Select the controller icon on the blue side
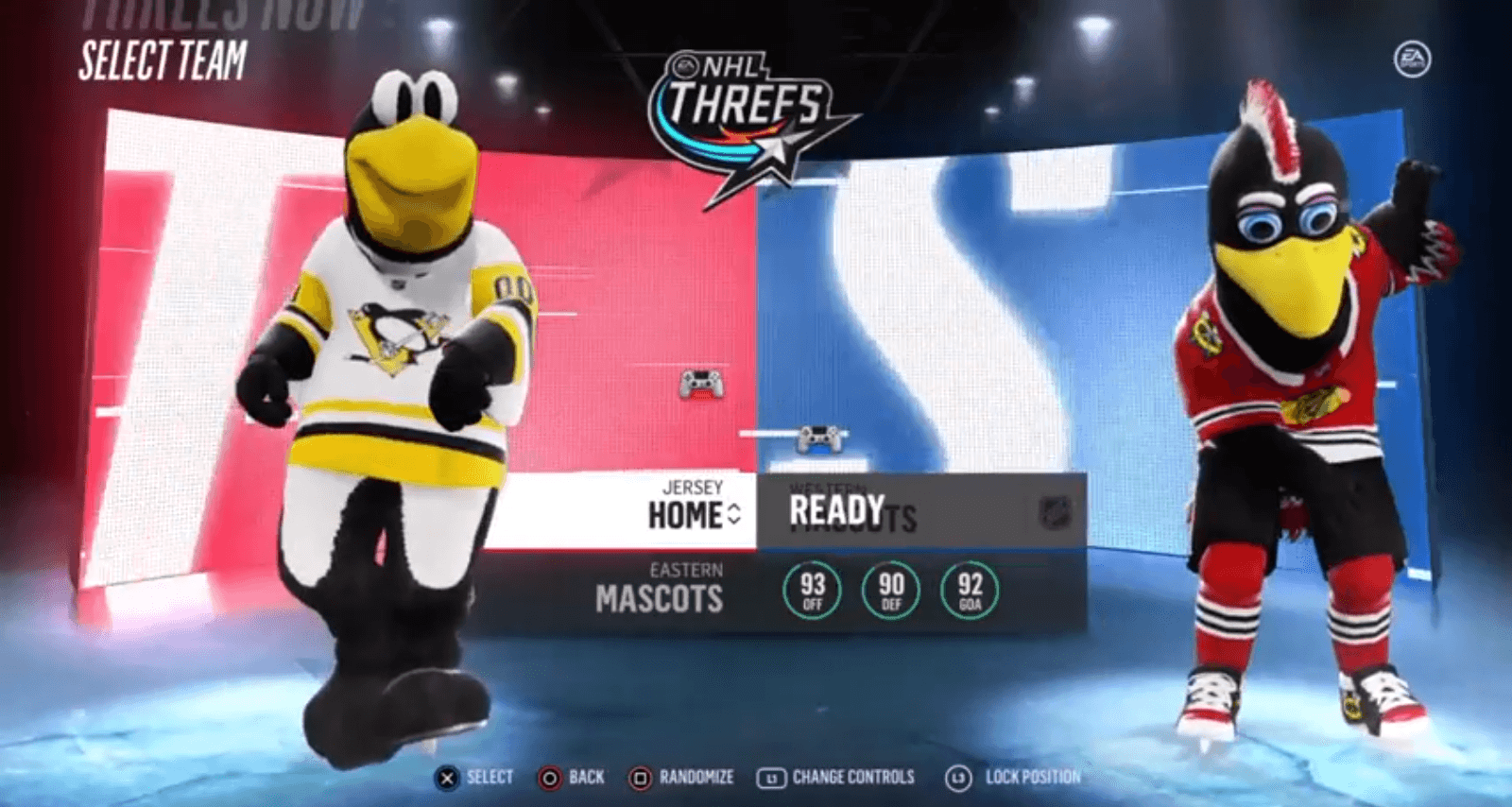 pos(819,438)
